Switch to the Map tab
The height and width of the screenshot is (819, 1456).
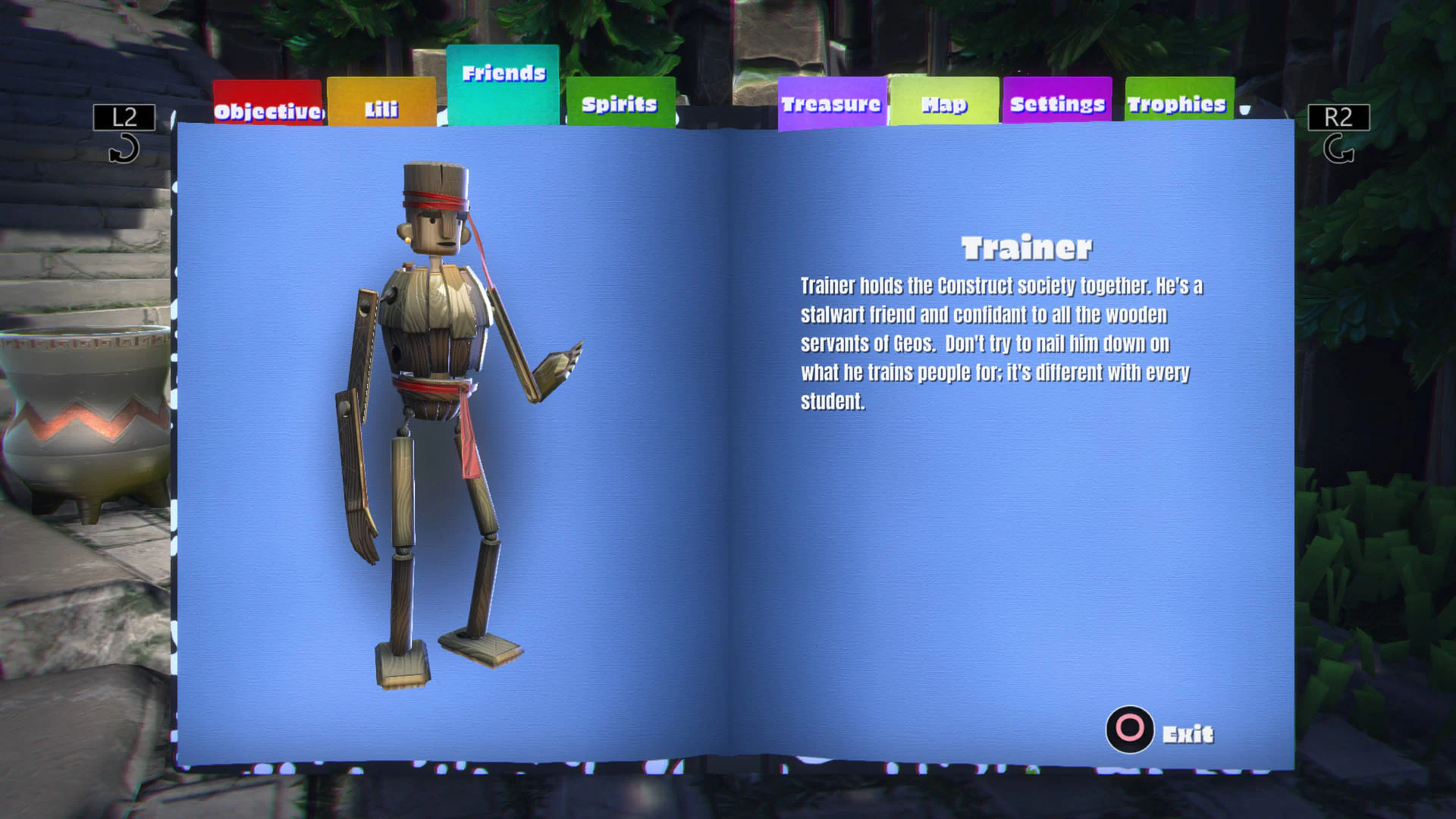pos(944,102)
